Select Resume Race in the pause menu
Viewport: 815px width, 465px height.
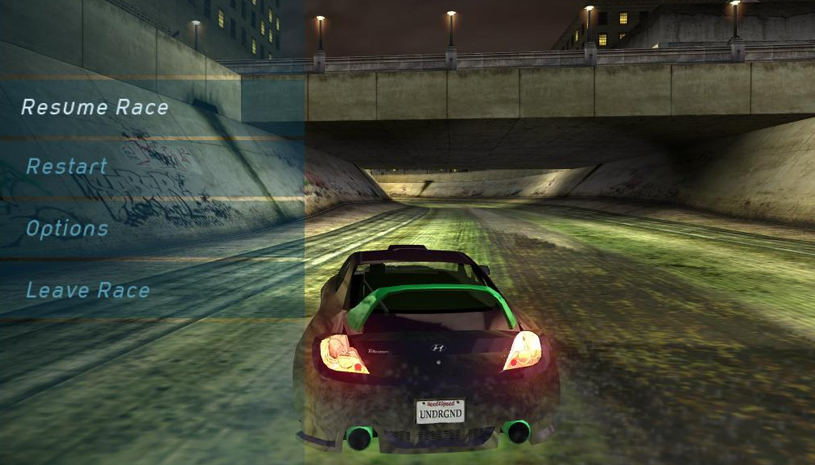coord(95,107)
